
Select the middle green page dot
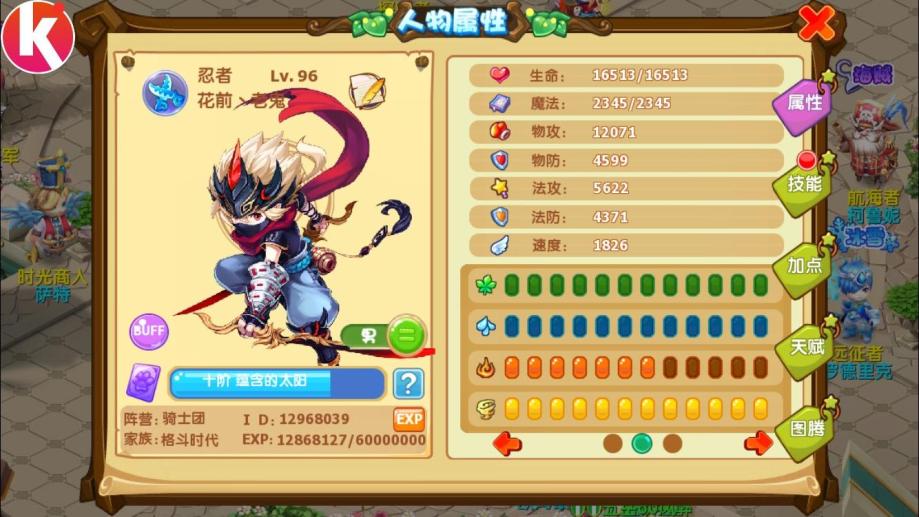[642, 442]
